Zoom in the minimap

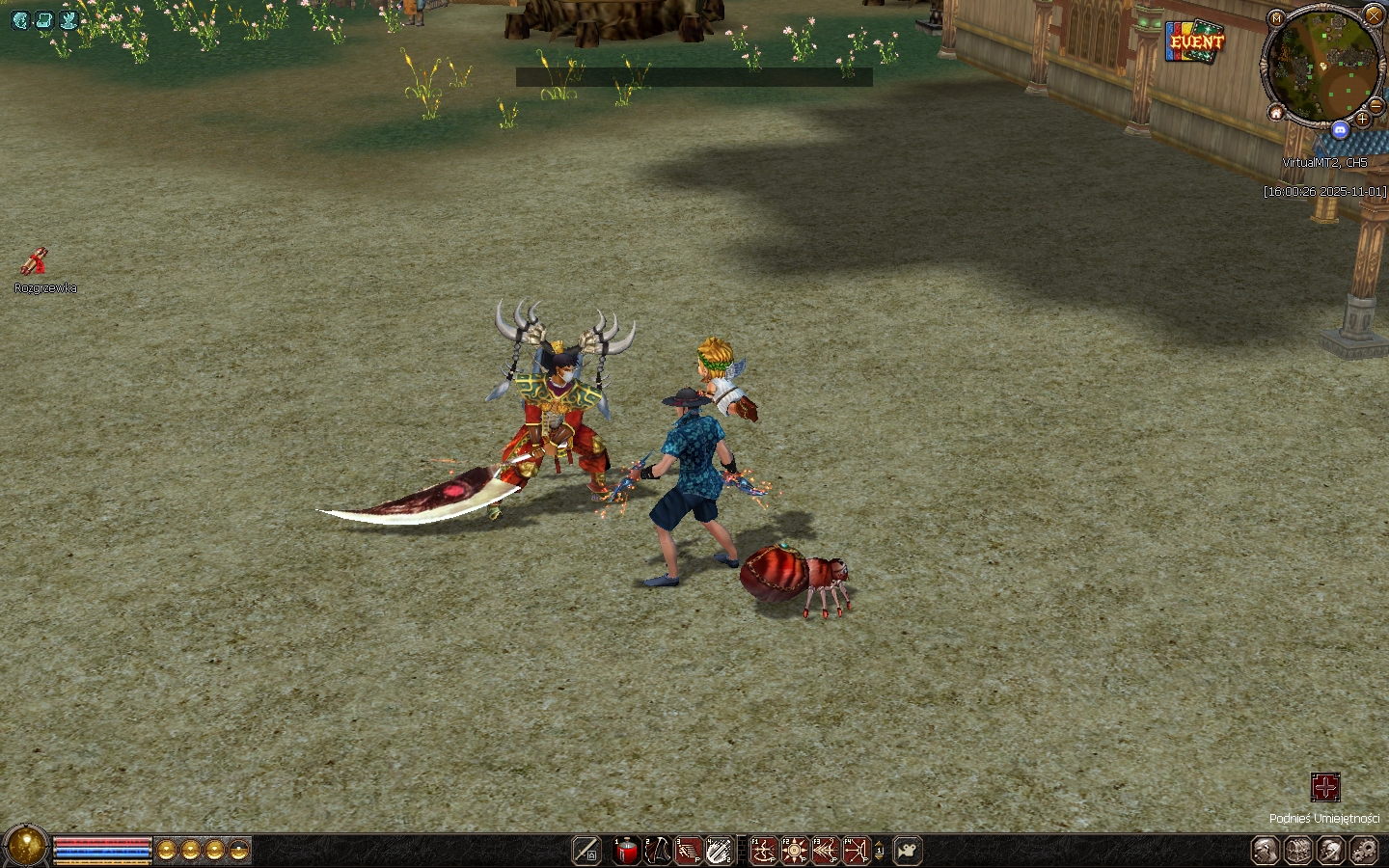1362,120
